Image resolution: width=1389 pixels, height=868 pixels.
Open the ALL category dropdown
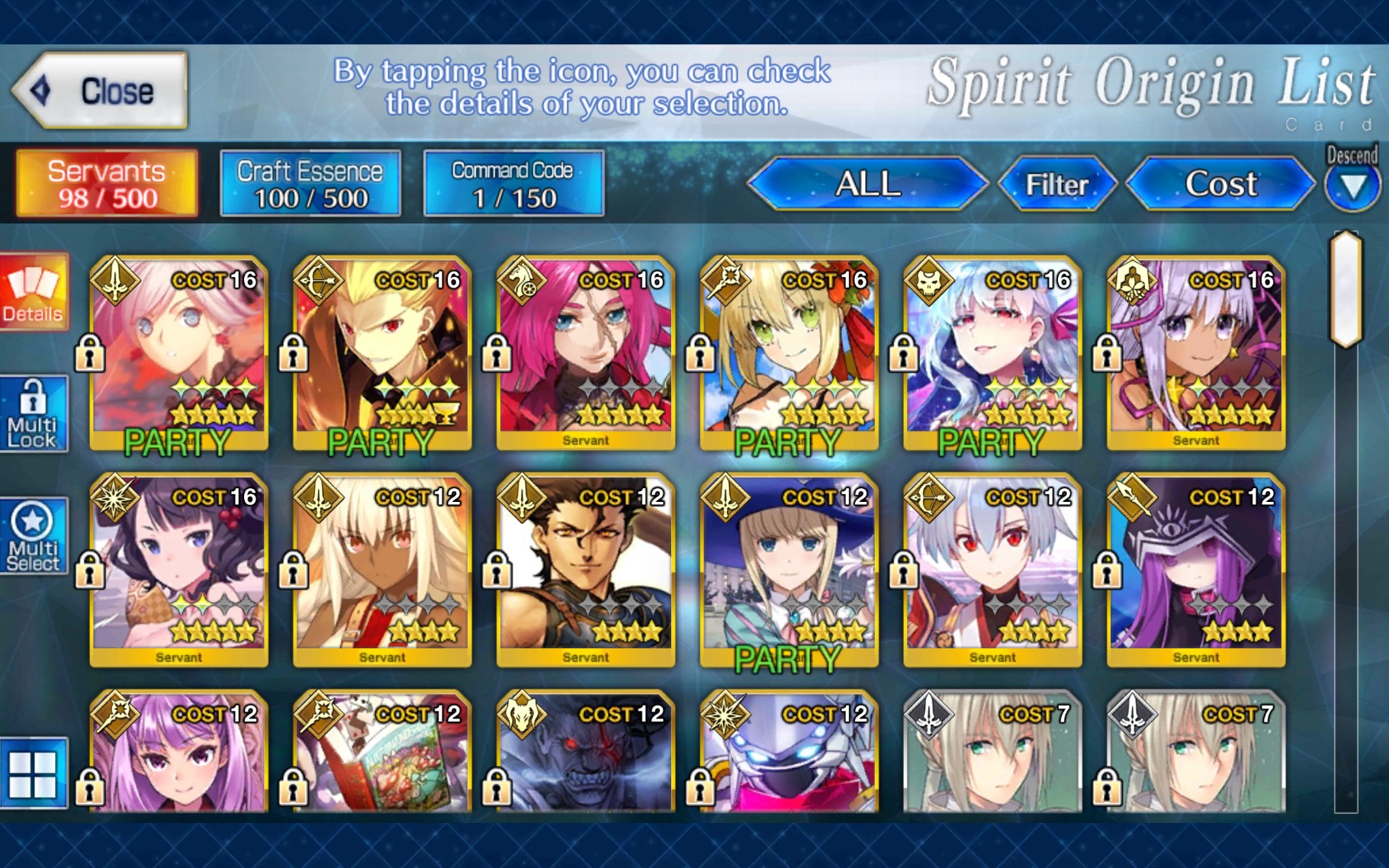point(870,183)
